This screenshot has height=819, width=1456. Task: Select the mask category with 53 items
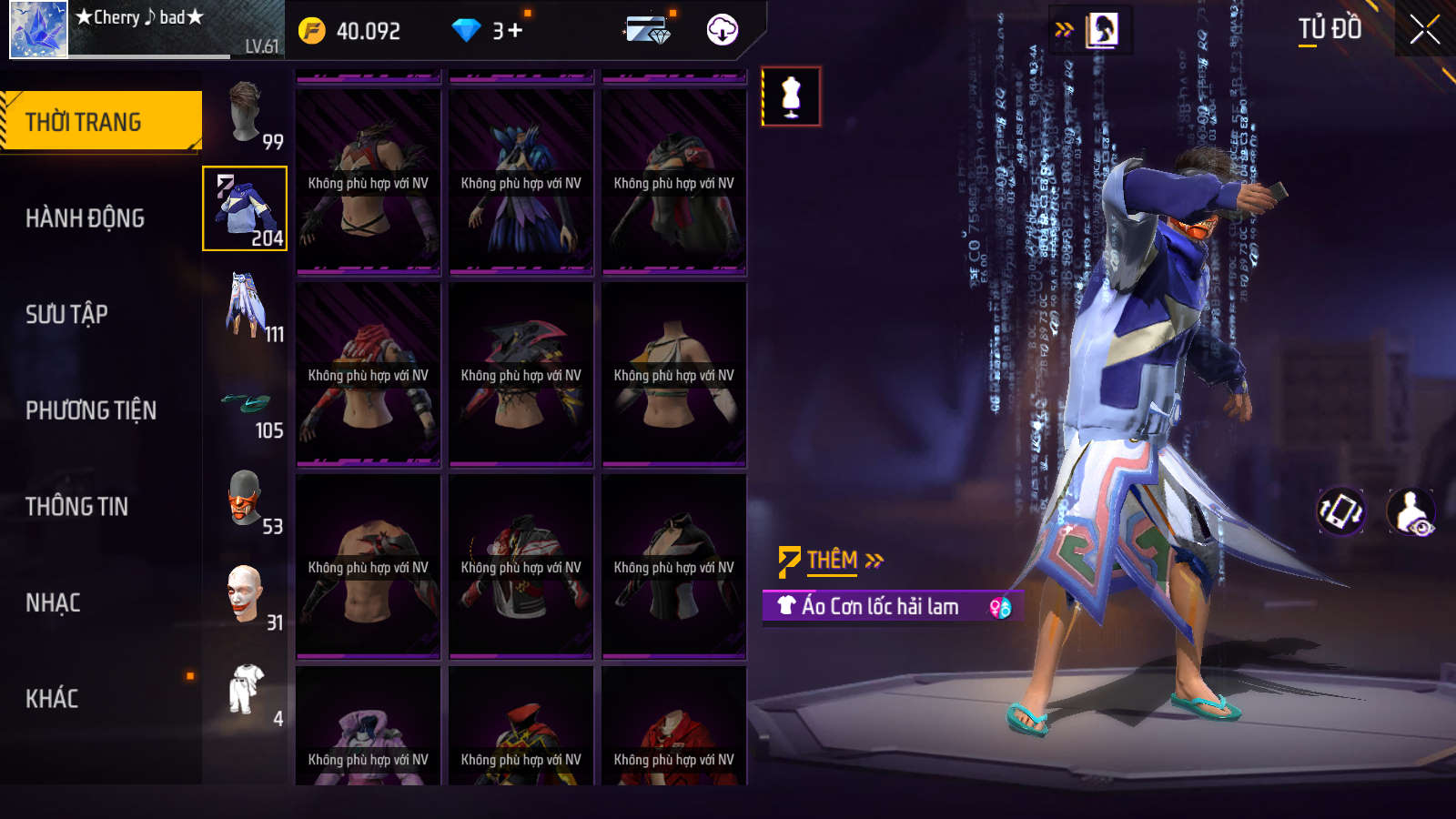click(246, 499)
